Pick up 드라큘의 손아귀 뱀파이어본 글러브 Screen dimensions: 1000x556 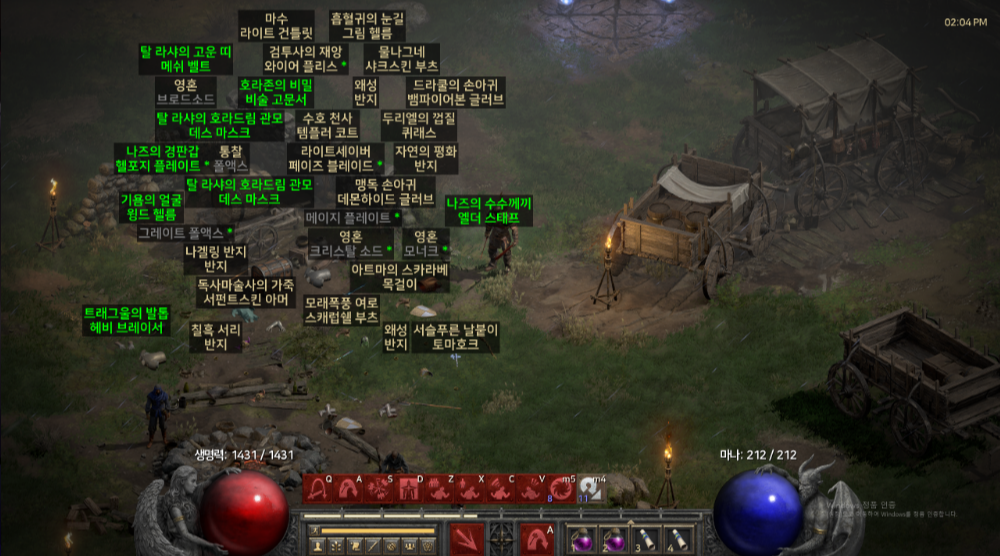pos(456,92)
